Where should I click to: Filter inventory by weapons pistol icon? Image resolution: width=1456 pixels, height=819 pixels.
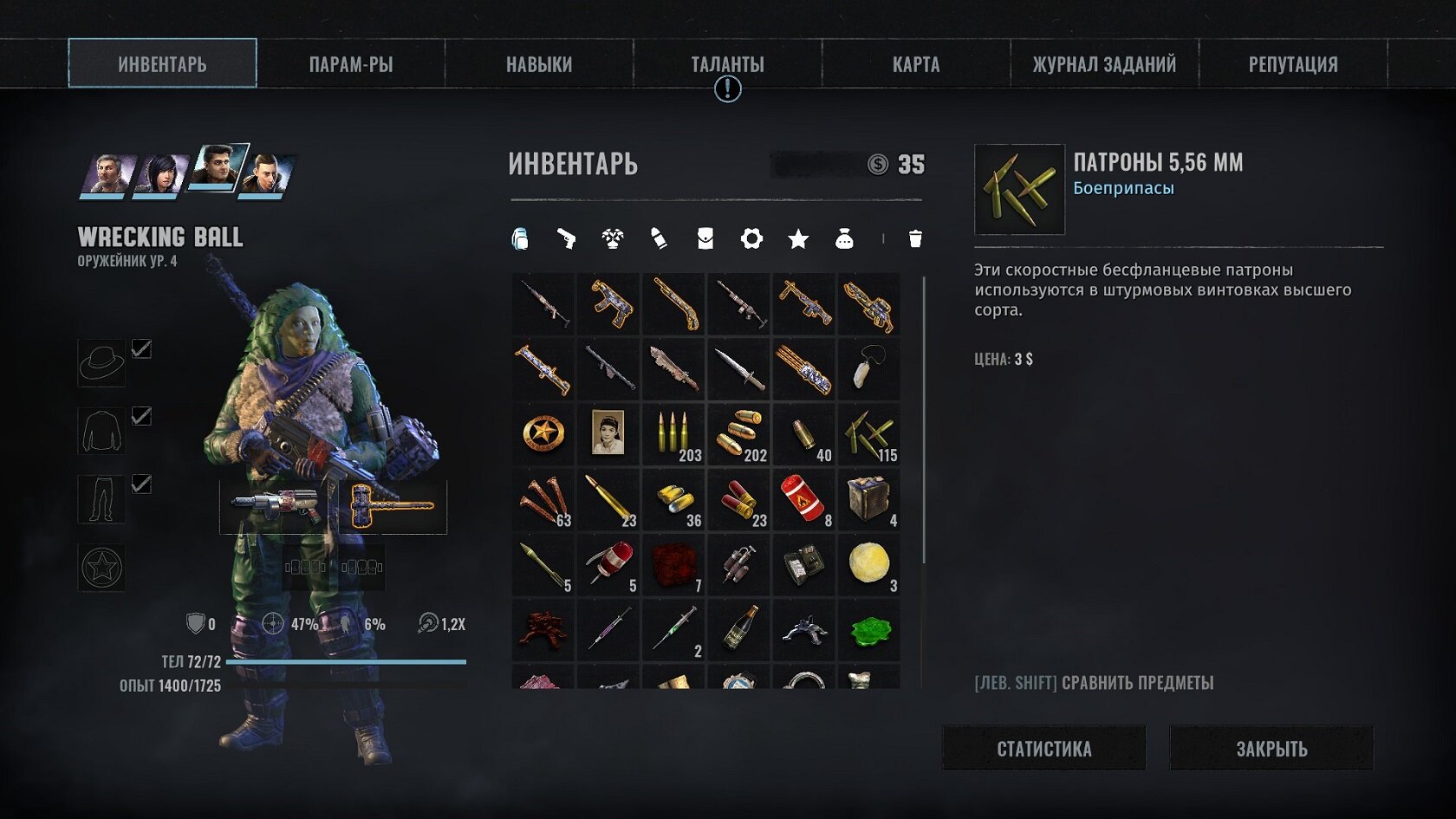tap(566, 238)
